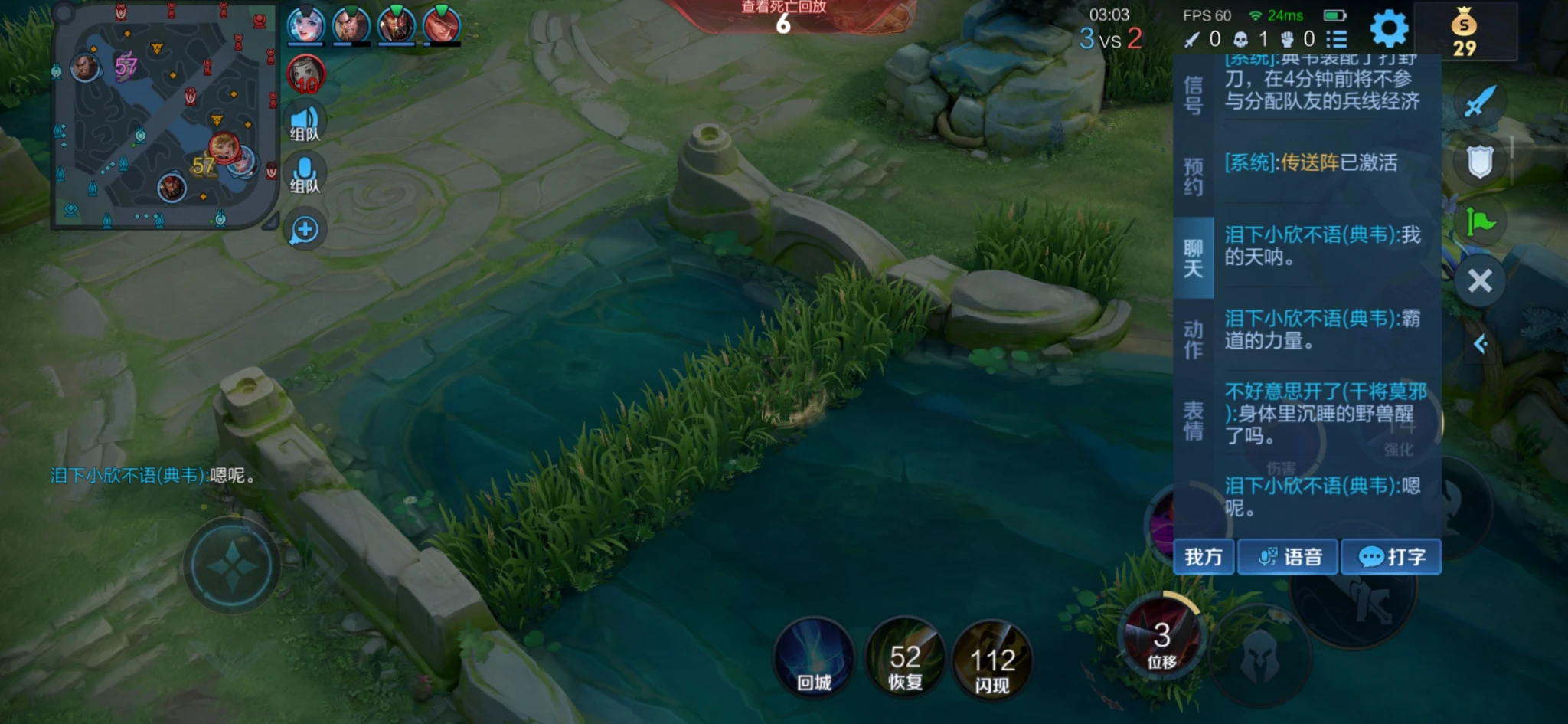Click the minimap
Image resolution: width=1568 pixels, height=724 pixels.
164,119
